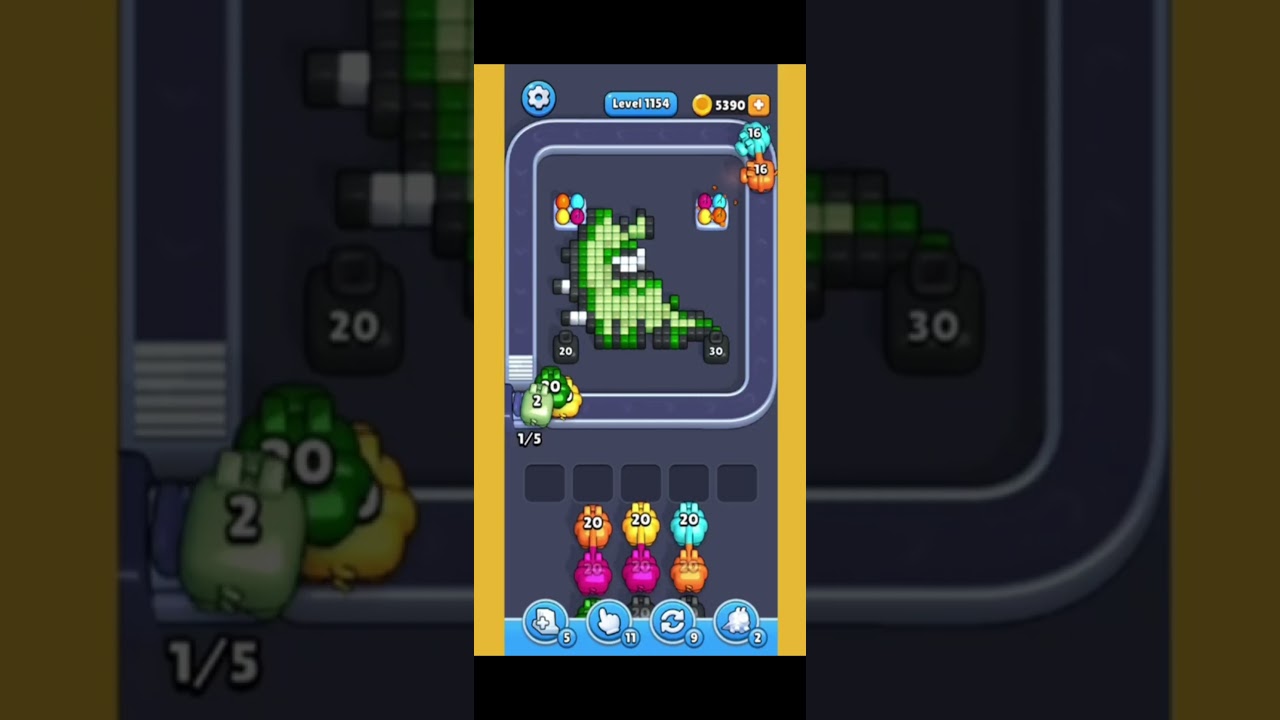Tap the Level 1154 badge
Viewport: 1280px width, 720px height.
[x=640, y=104]
